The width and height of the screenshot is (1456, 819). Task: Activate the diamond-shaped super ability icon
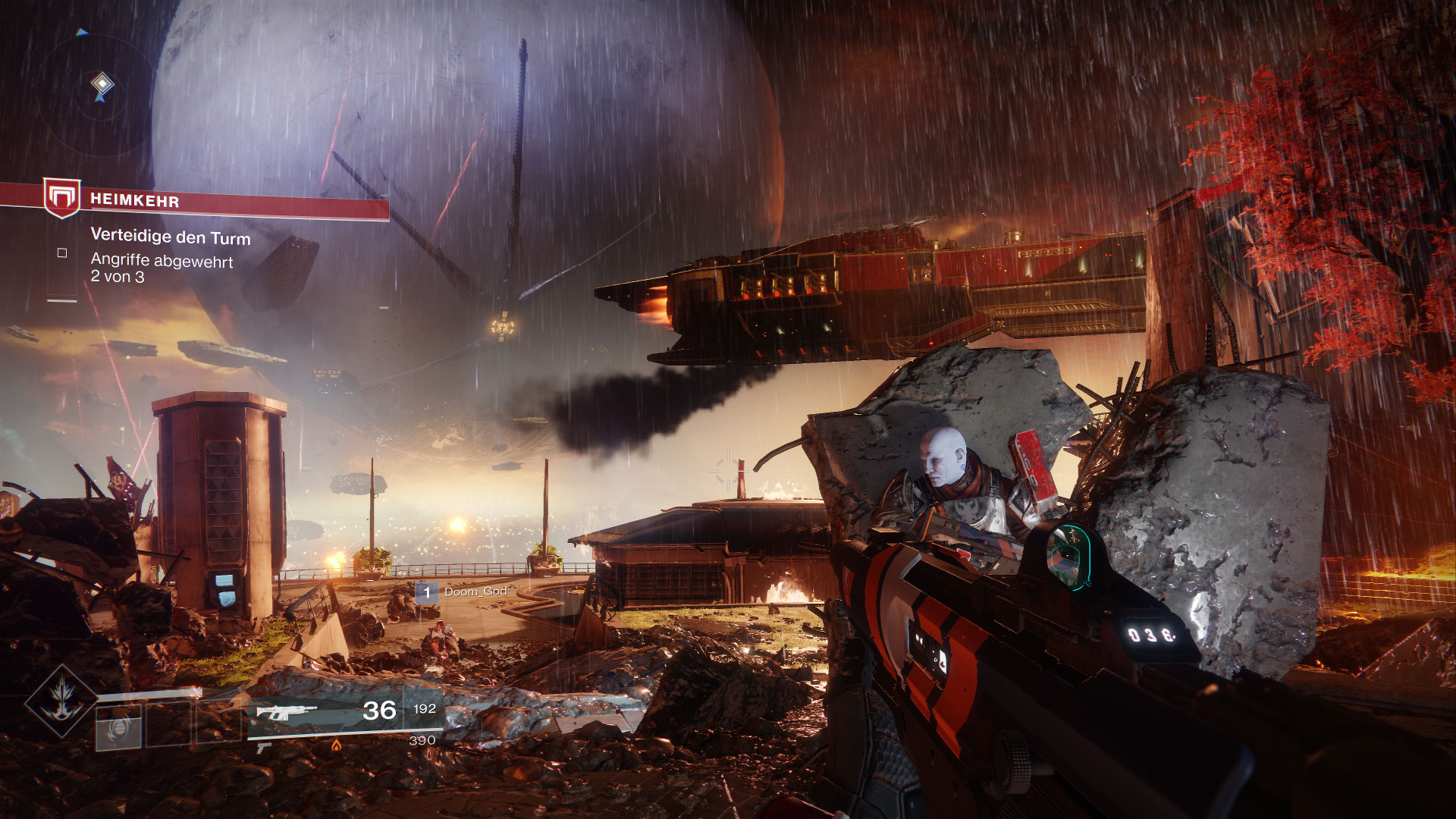point(61,701)
